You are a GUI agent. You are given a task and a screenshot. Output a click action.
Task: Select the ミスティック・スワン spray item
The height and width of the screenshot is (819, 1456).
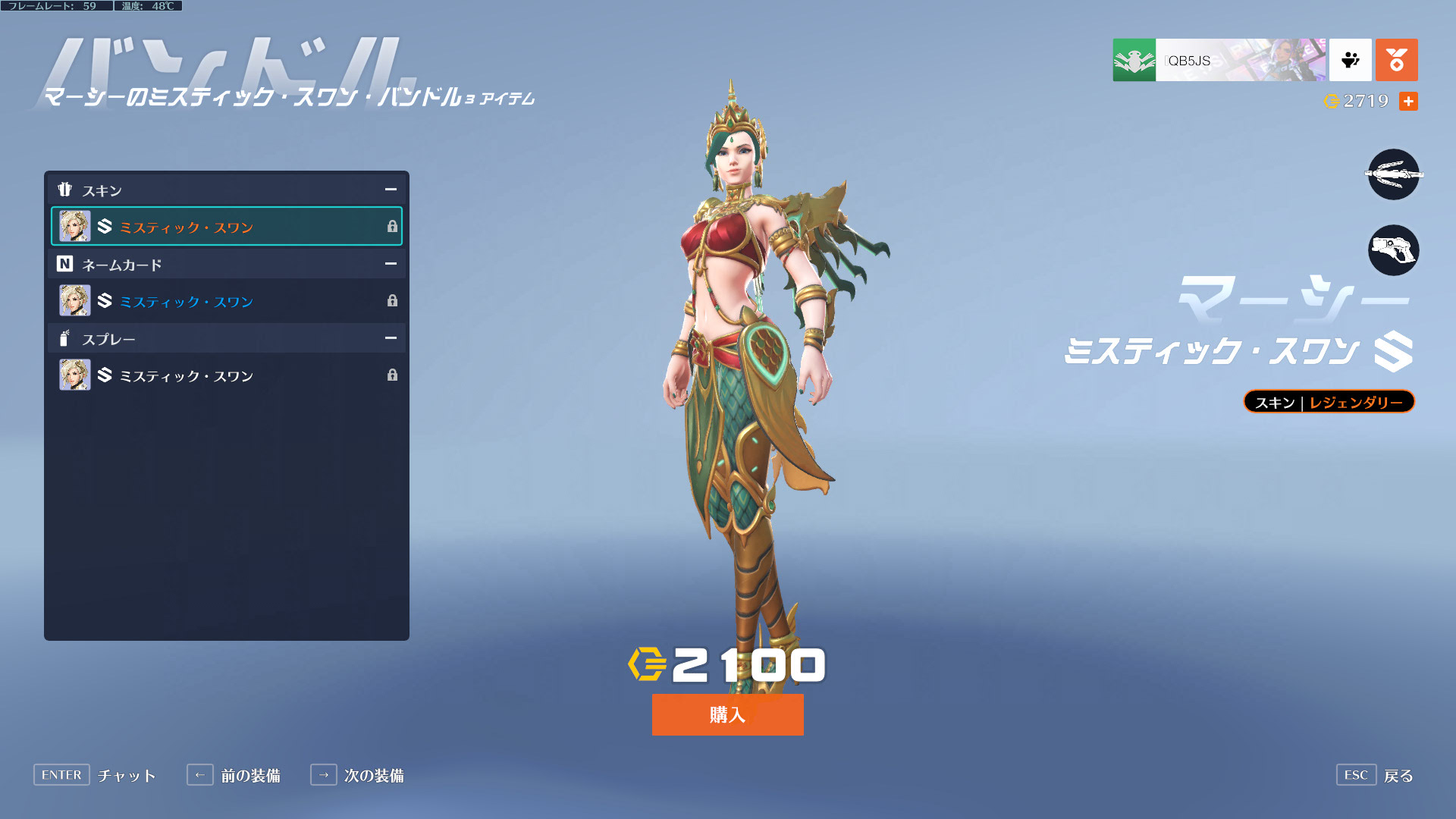[226, 375]
